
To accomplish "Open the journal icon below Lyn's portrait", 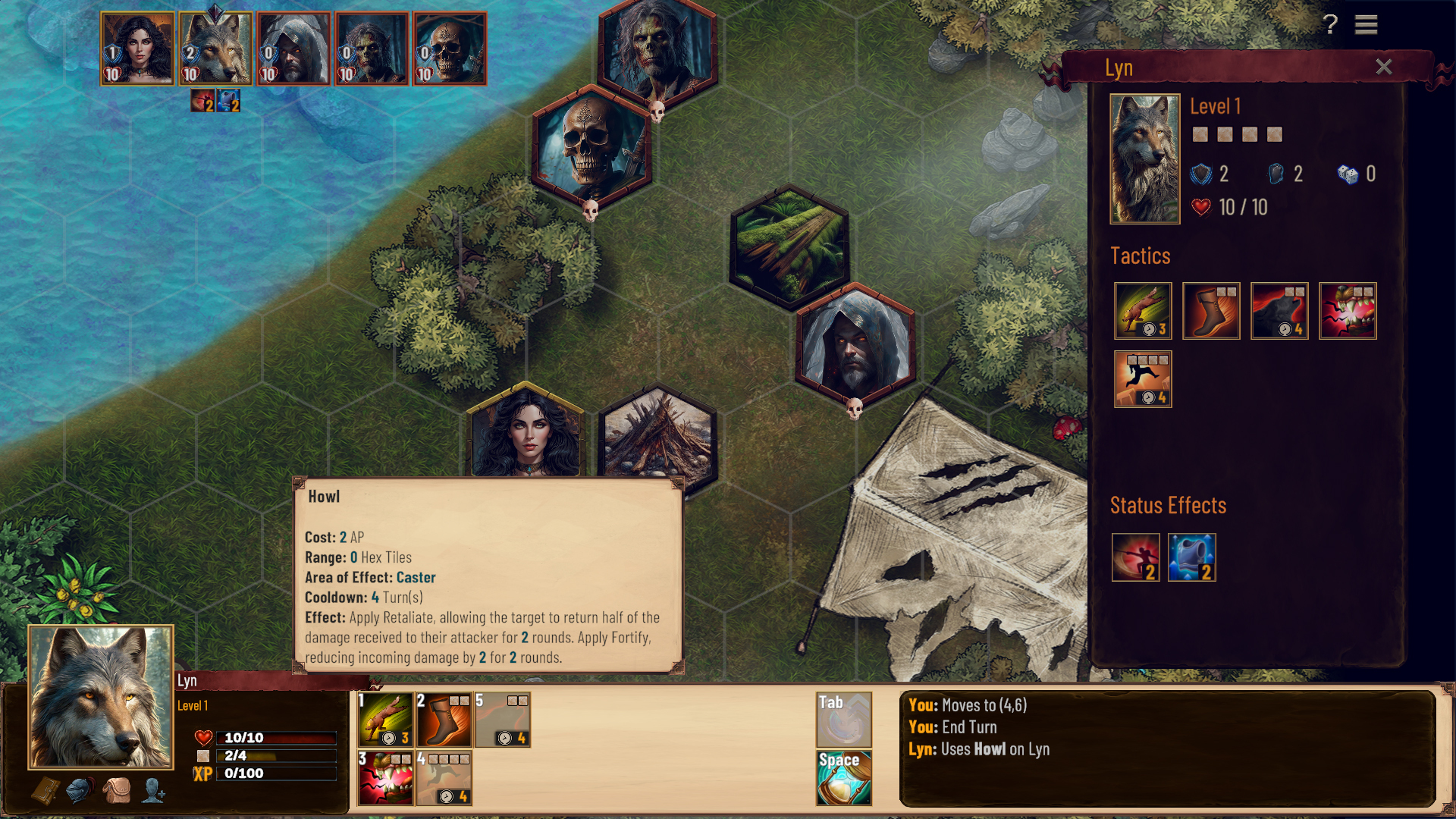I will pyautogui.click(x=45, y=790).
